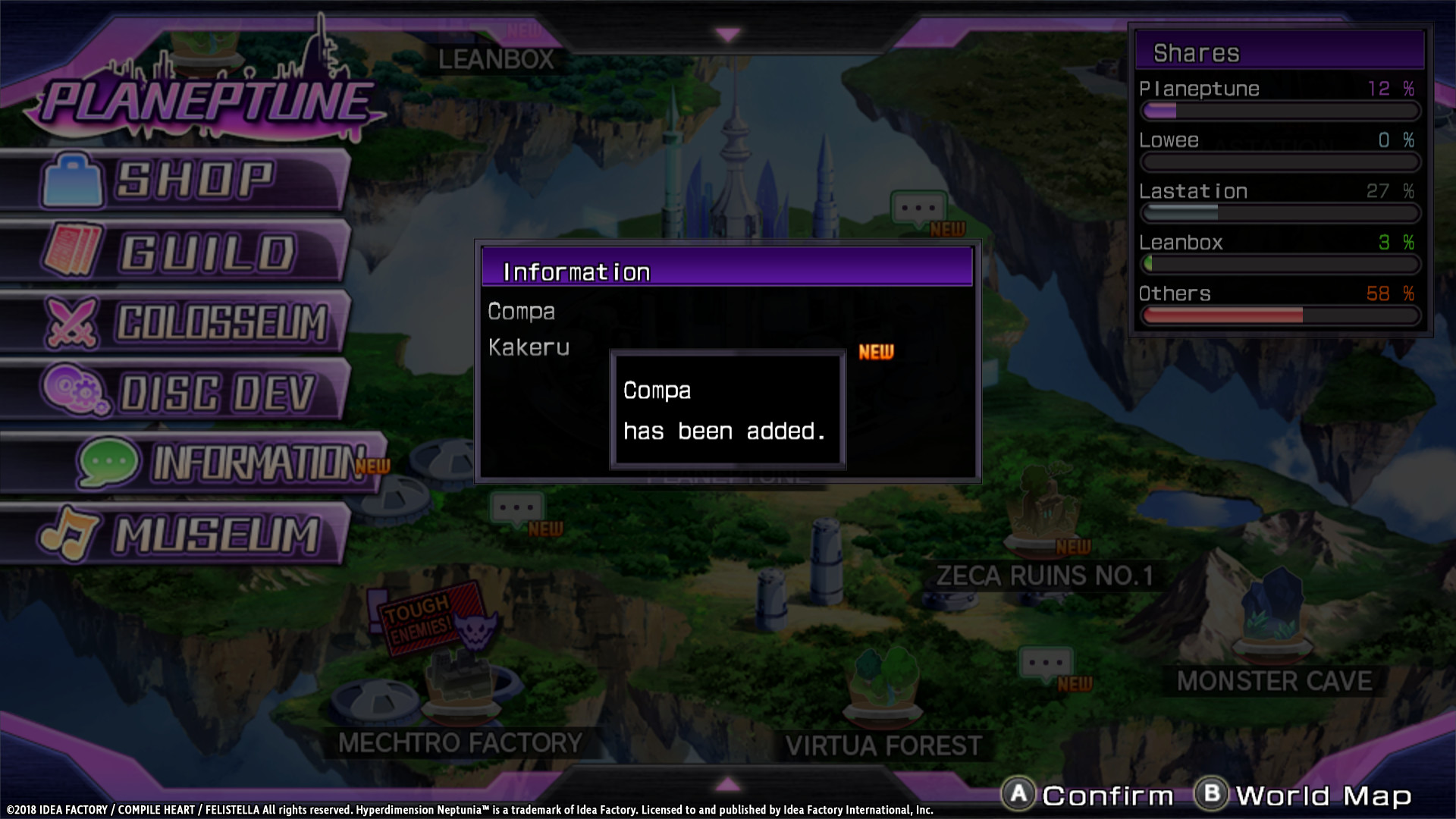Select the Museum music note icon
1456x819 pixels.
click(68, 533)
